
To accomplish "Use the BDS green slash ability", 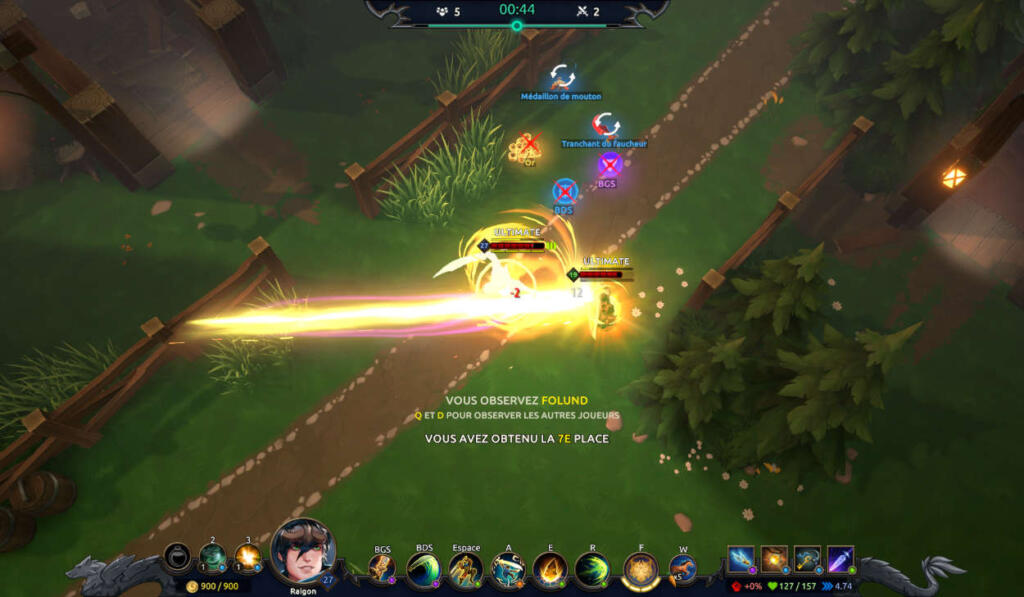I will point(424,569).
